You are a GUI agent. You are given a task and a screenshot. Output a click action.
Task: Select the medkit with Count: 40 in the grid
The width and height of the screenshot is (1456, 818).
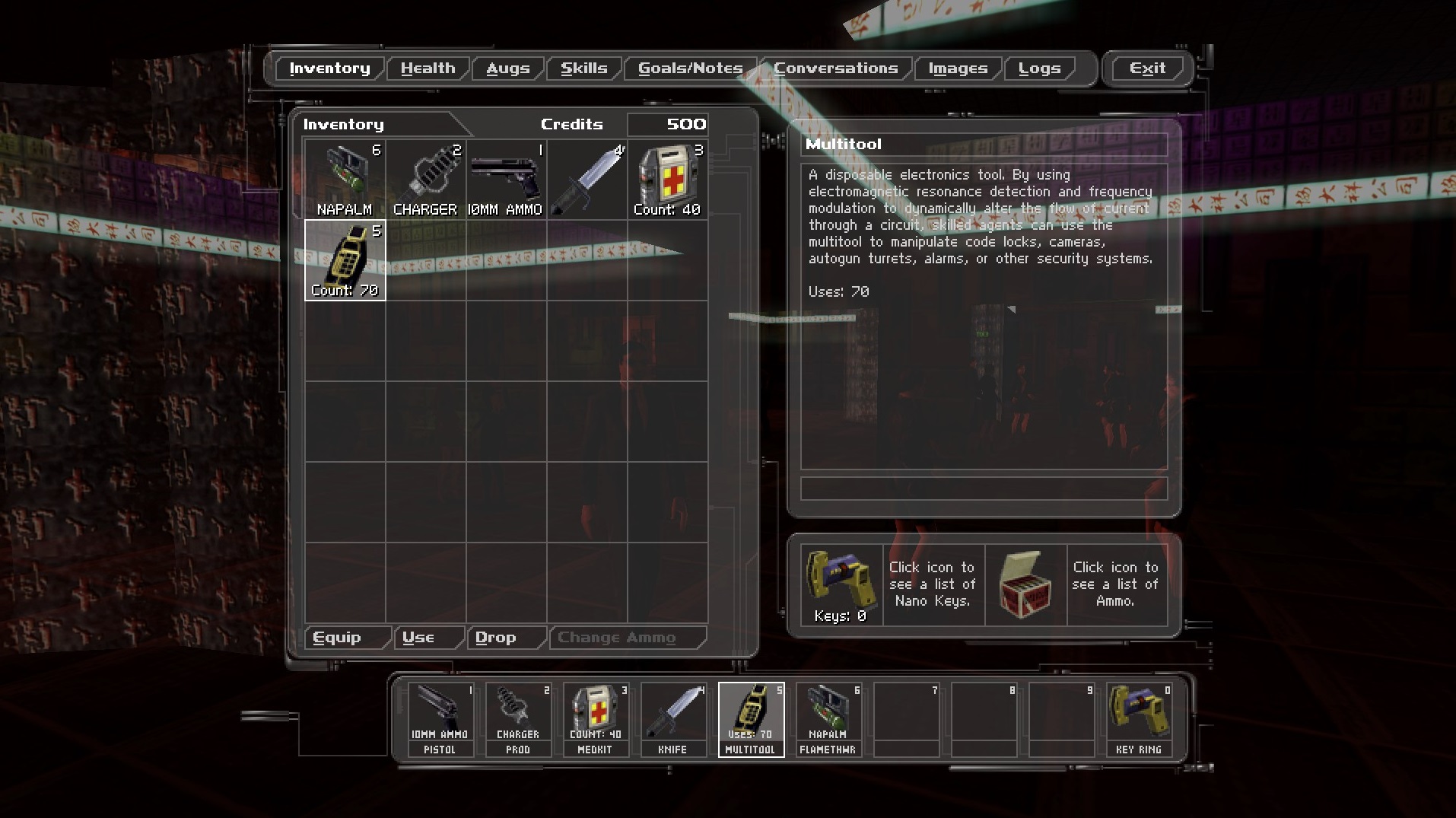point(667,180)
